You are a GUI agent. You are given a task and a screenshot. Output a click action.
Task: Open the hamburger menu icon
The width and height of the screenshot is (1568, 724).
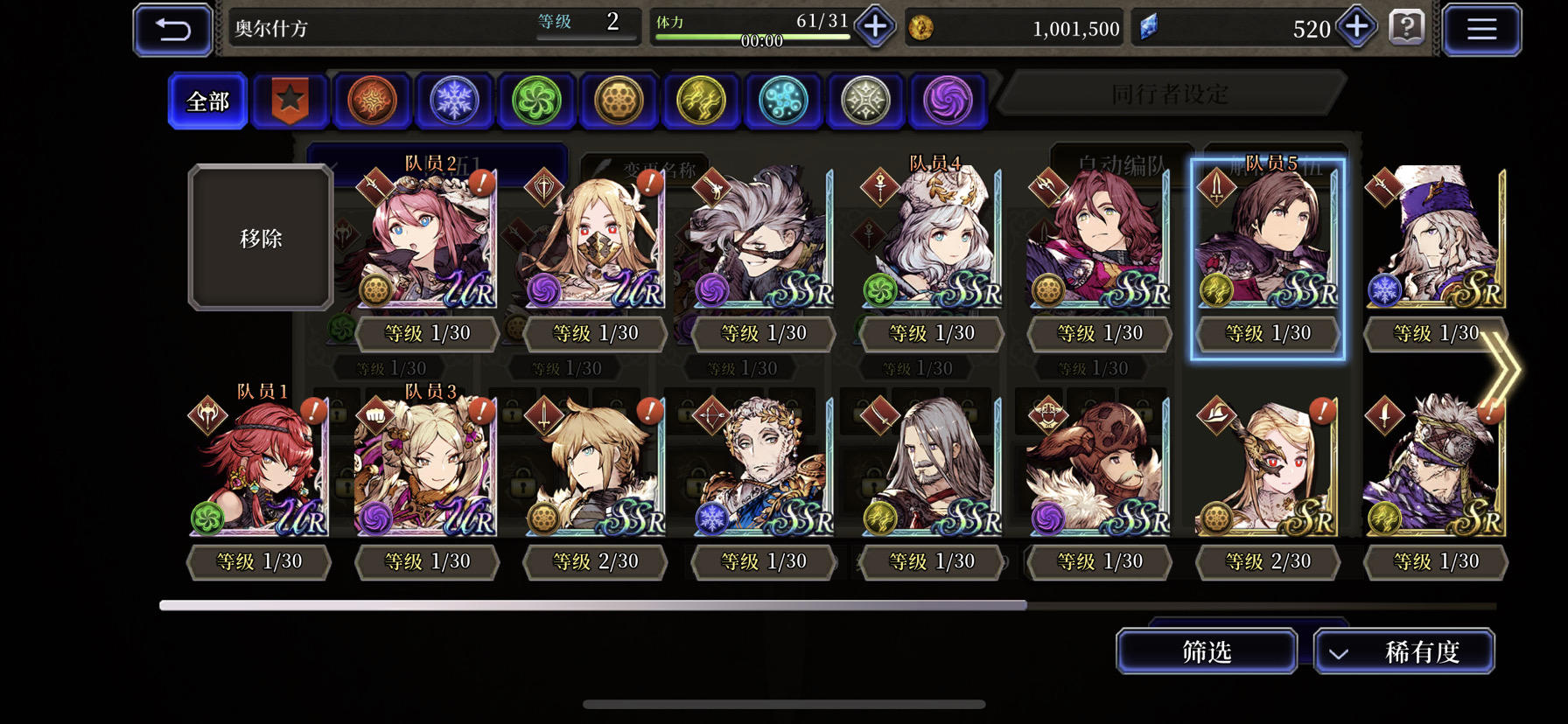click(1482, 28)
